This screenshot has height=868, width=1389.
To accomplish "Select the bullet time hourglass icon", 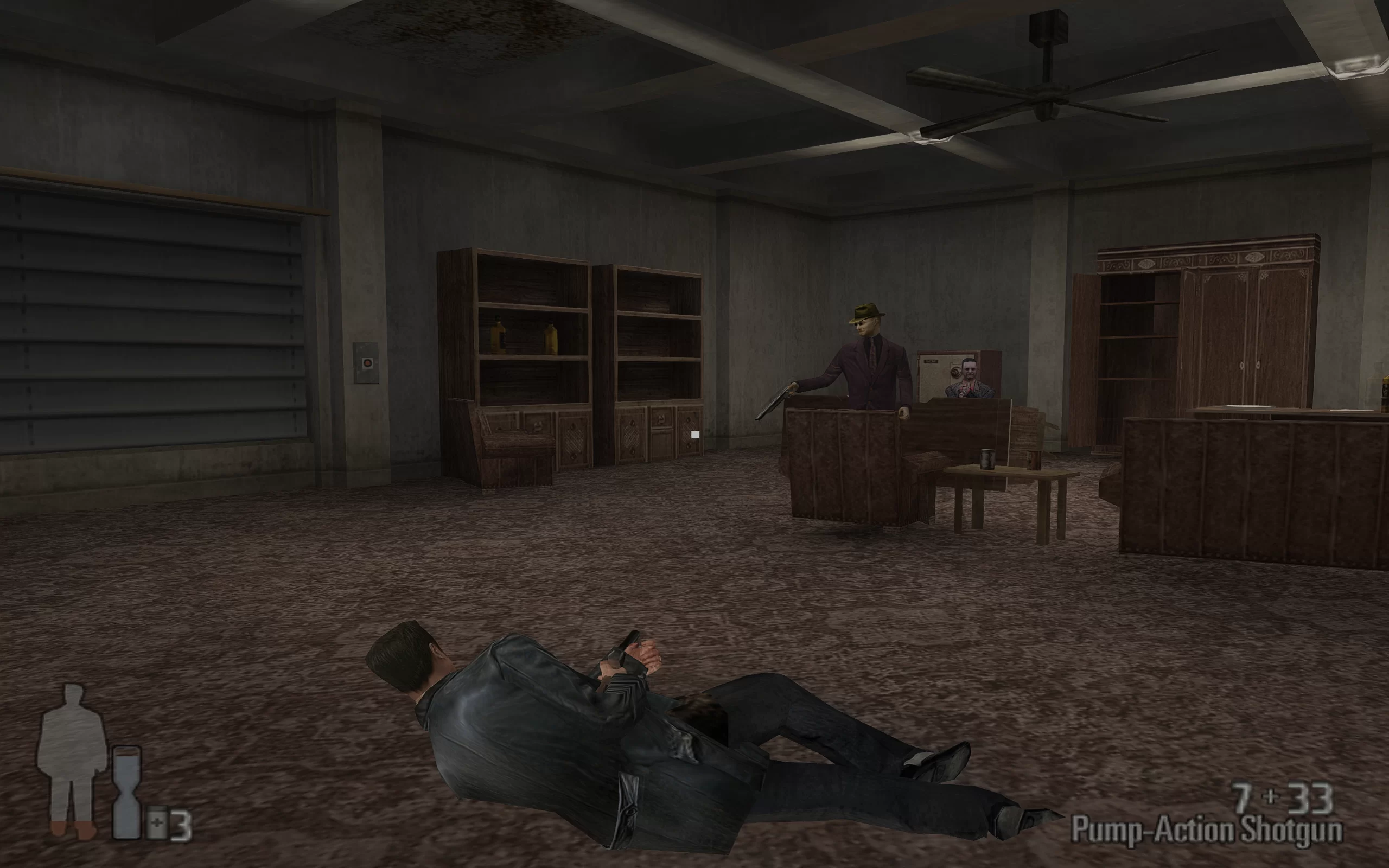I will (126, 792).
